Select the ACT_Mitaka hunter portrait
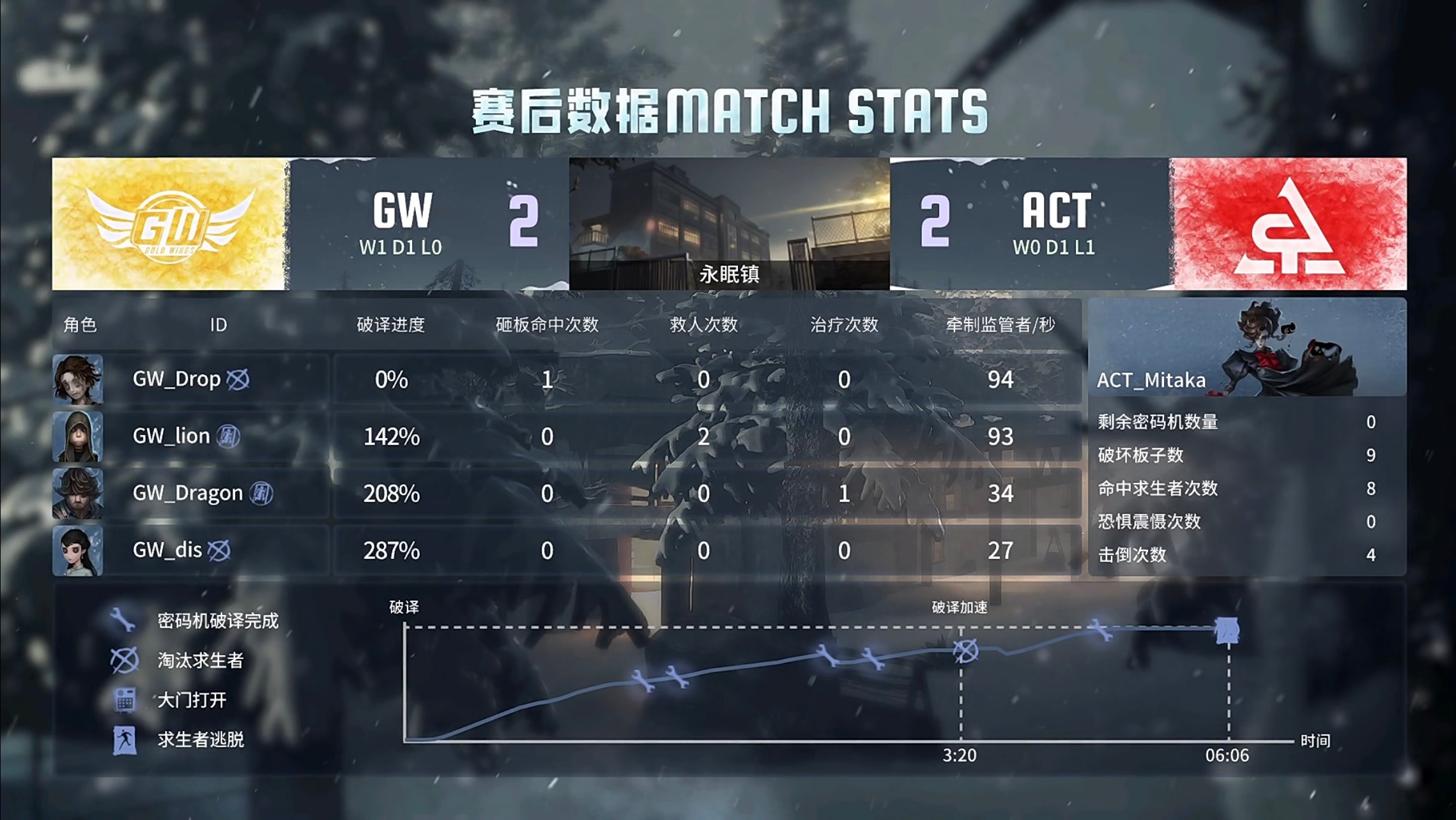 point(1247,347)
